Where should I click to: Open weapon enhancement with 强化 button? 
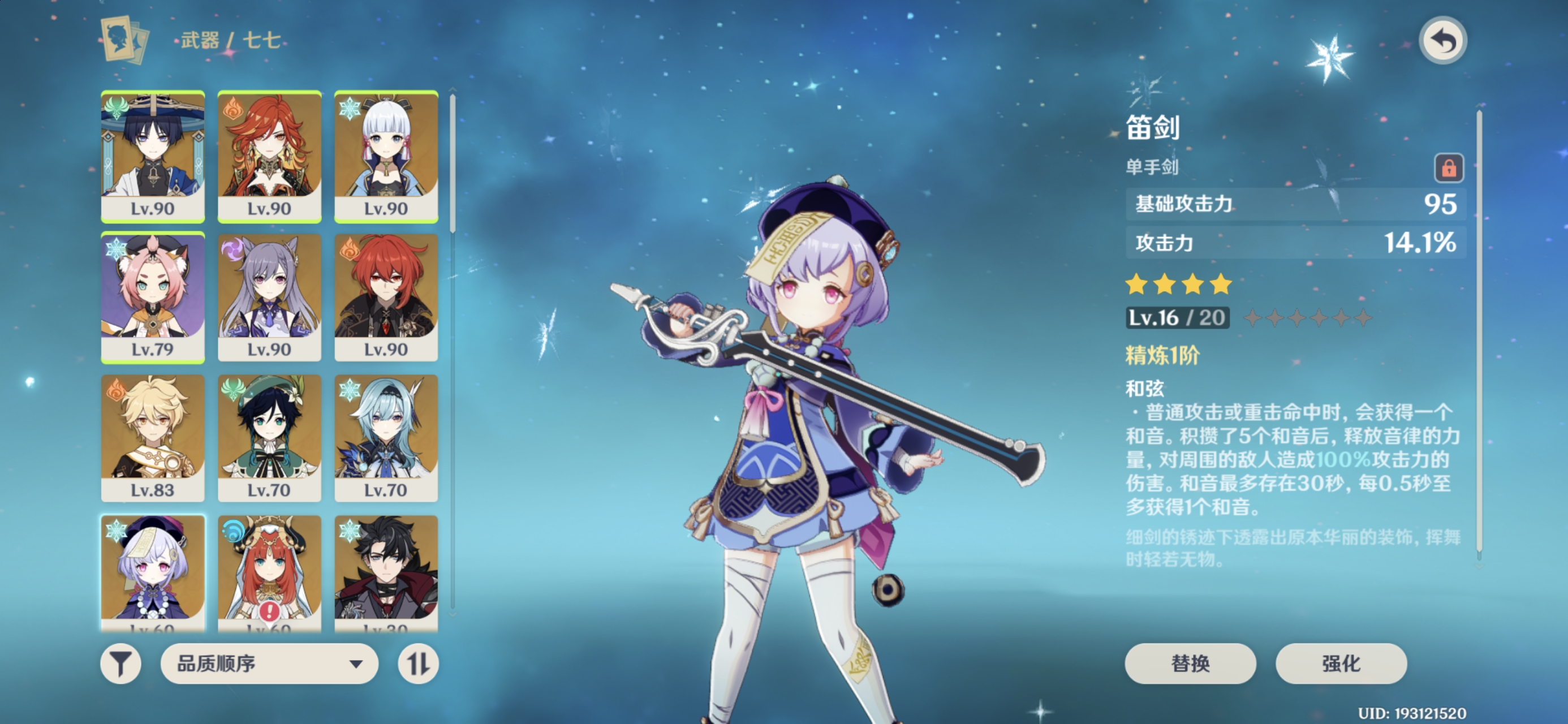(x=1341, y=663)
